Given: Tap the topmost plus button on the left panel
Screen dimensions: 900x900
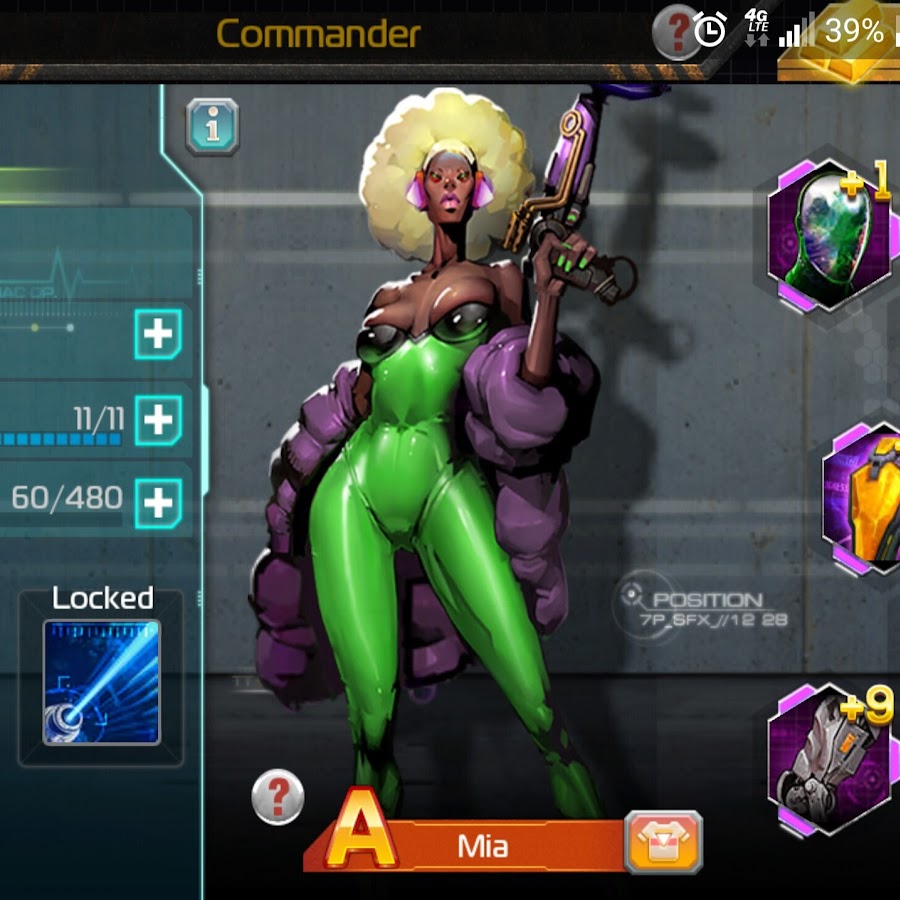Looking at the screenshot, I should click(x=158, y=334).
